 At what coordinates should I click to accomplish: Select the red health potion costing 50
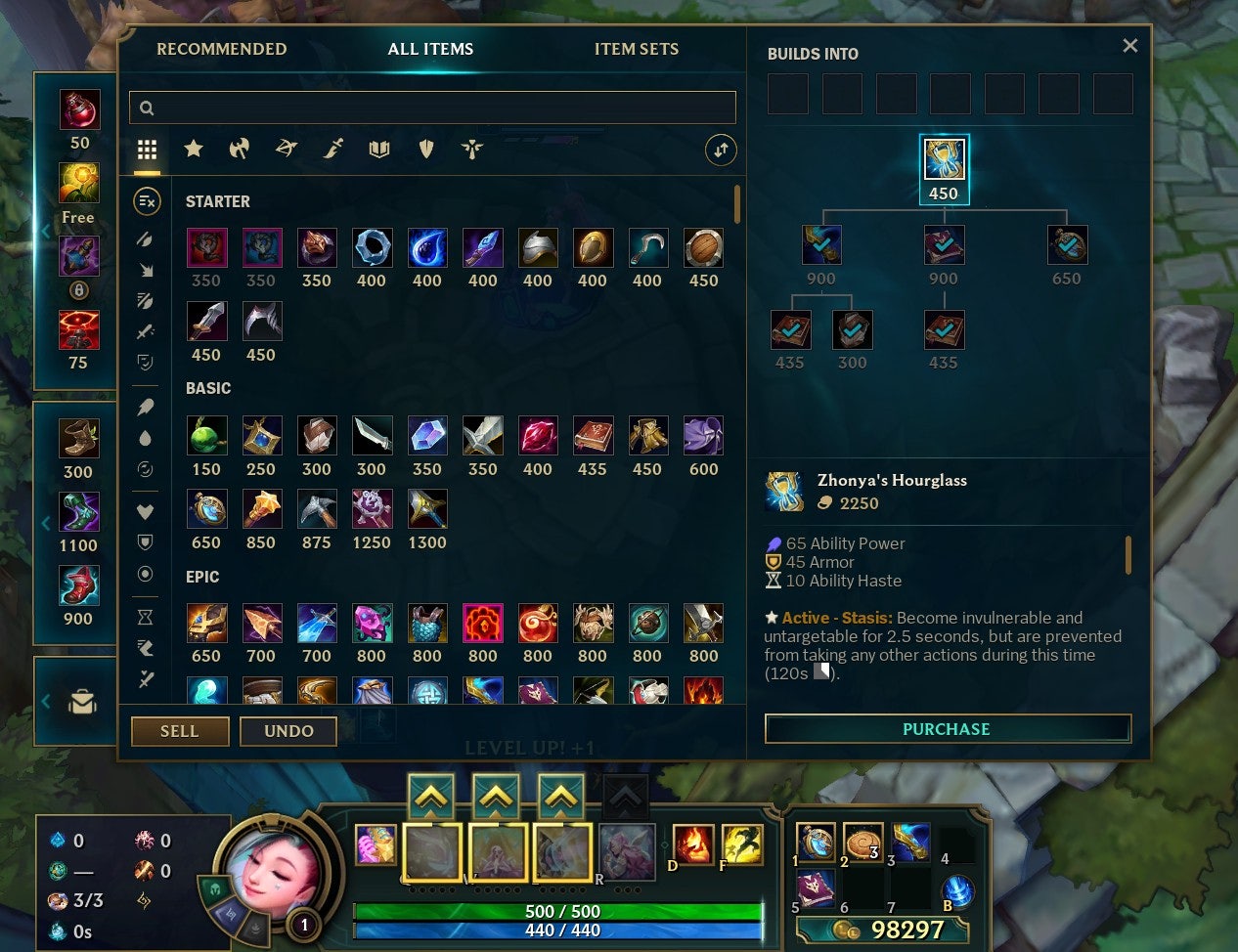click(x=79, y=110)
